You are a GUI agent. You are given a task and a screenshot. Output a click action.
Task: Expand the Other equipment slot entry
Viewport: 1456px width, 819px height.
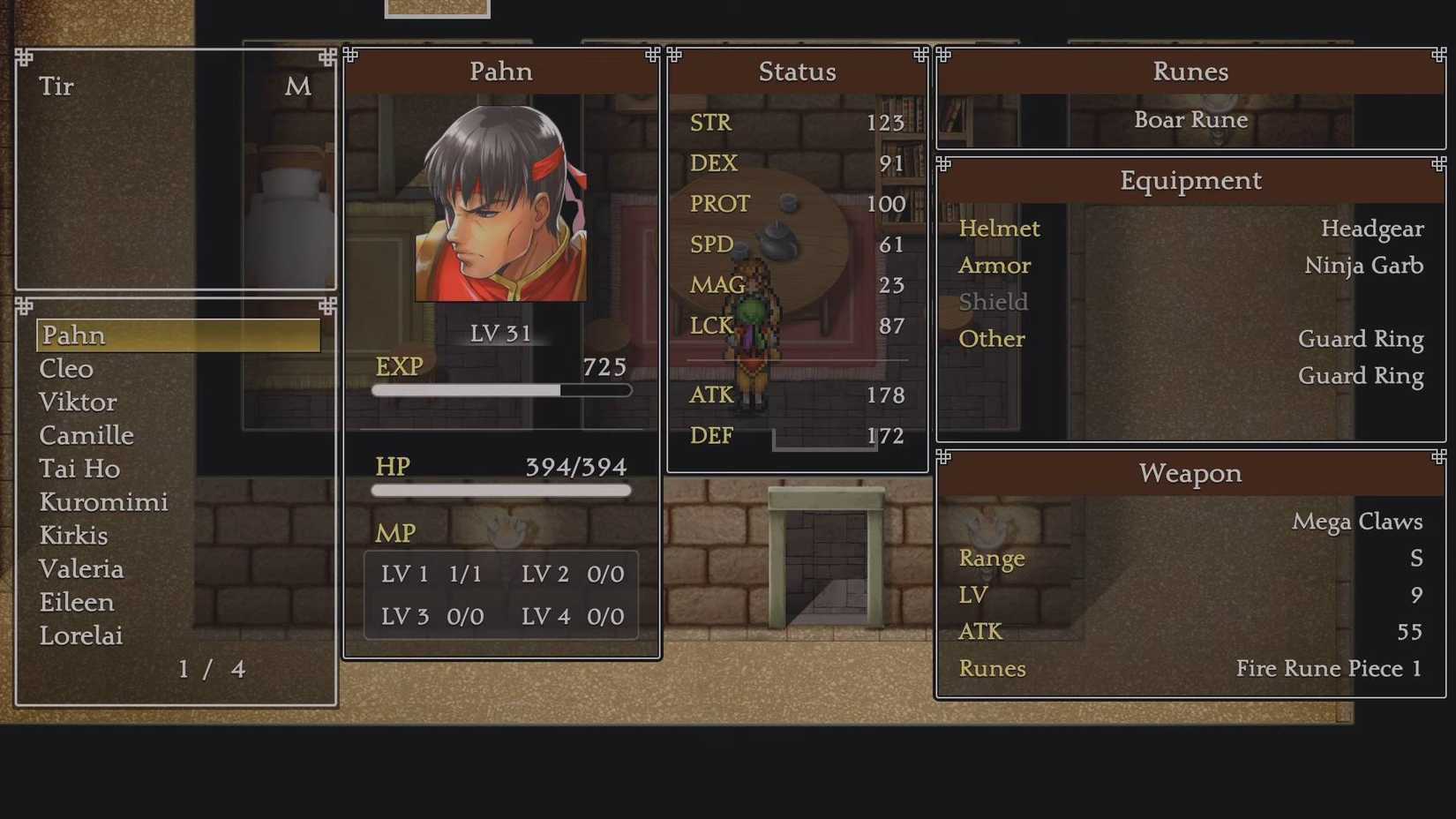(992, 339)
